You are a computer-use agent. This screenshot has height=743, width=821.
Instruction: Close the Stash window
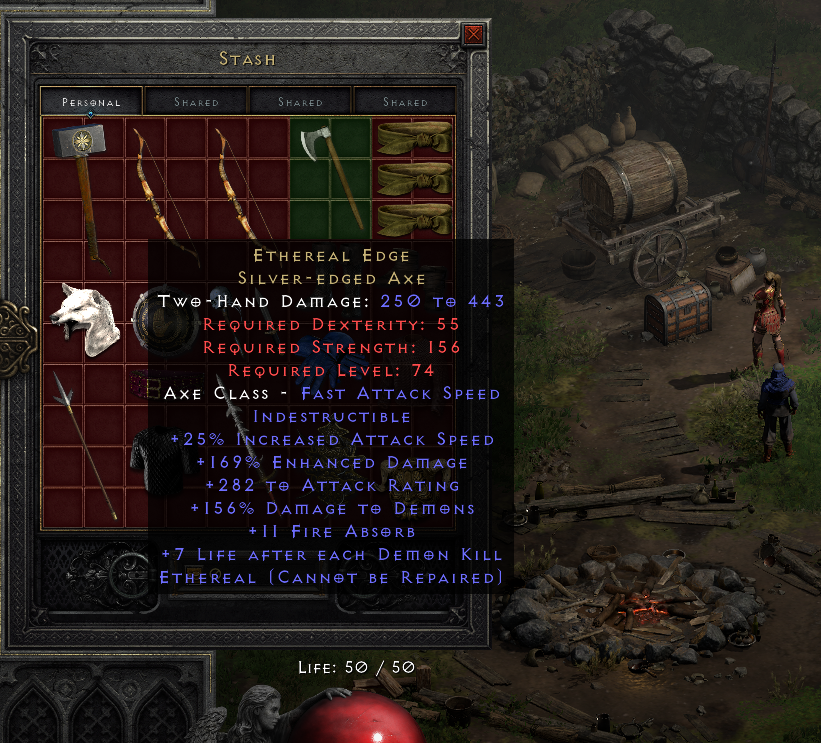coord(474,36)
